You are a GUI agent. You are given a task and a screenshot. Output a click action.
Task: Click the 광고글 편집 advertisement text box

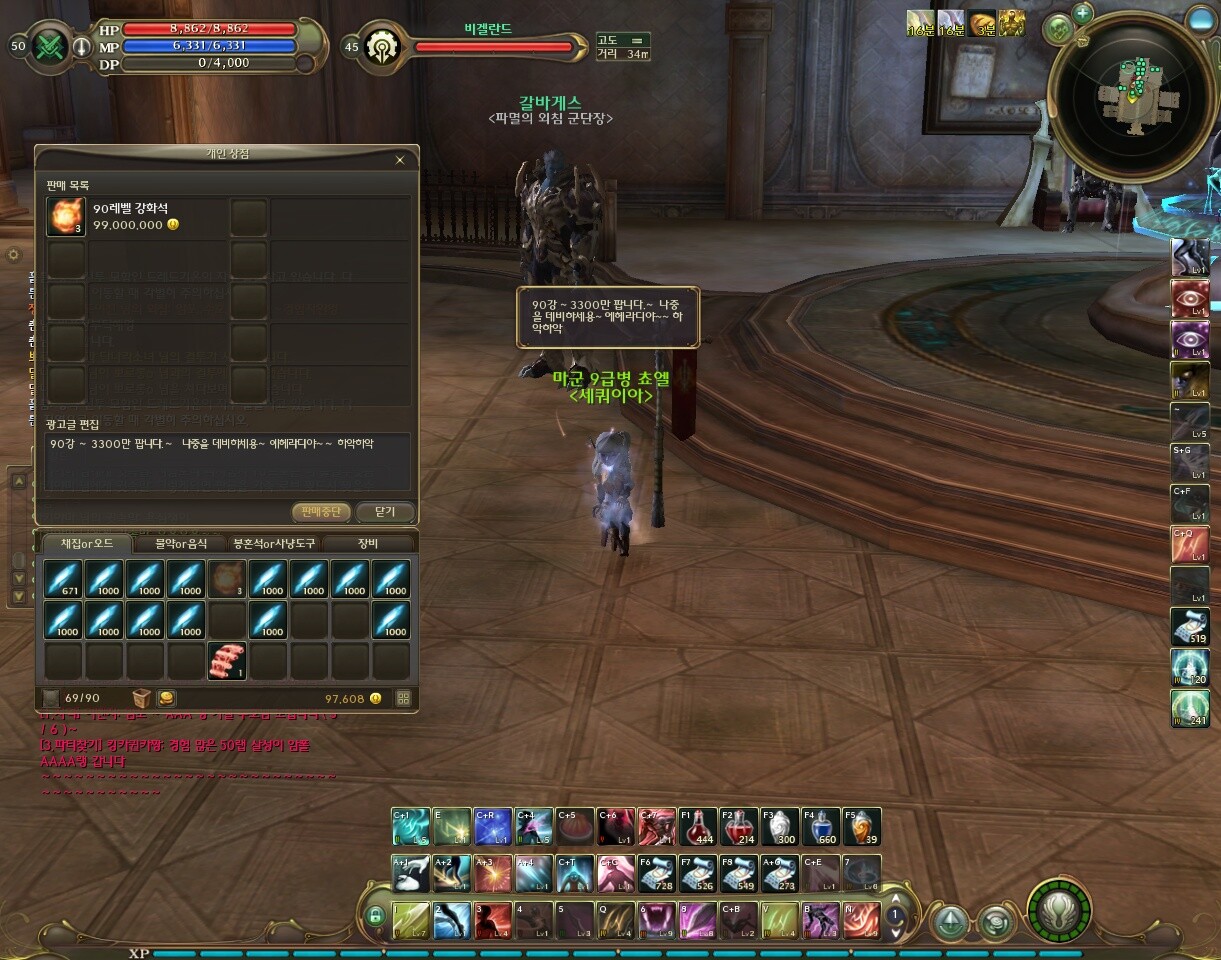[x=227, y=461]
